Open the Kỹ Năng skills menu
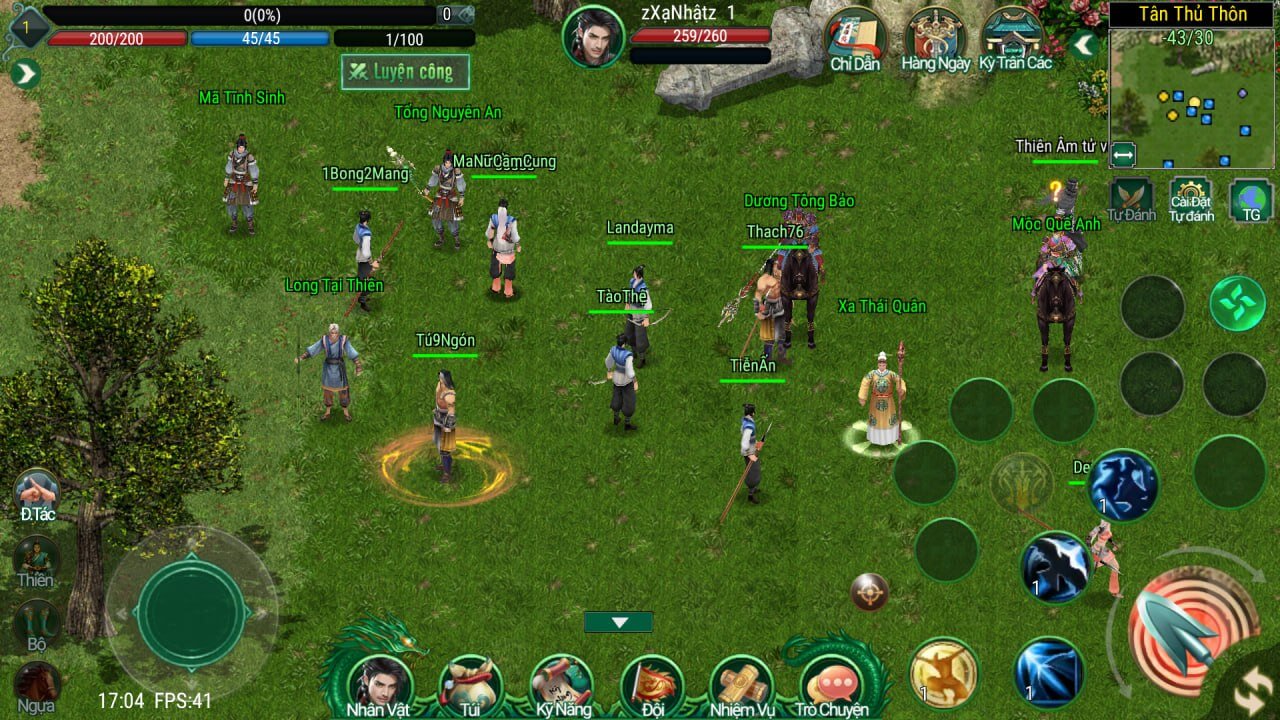Screen dimensions: 1280x720 pyautogui.click(x=561, y=683)
